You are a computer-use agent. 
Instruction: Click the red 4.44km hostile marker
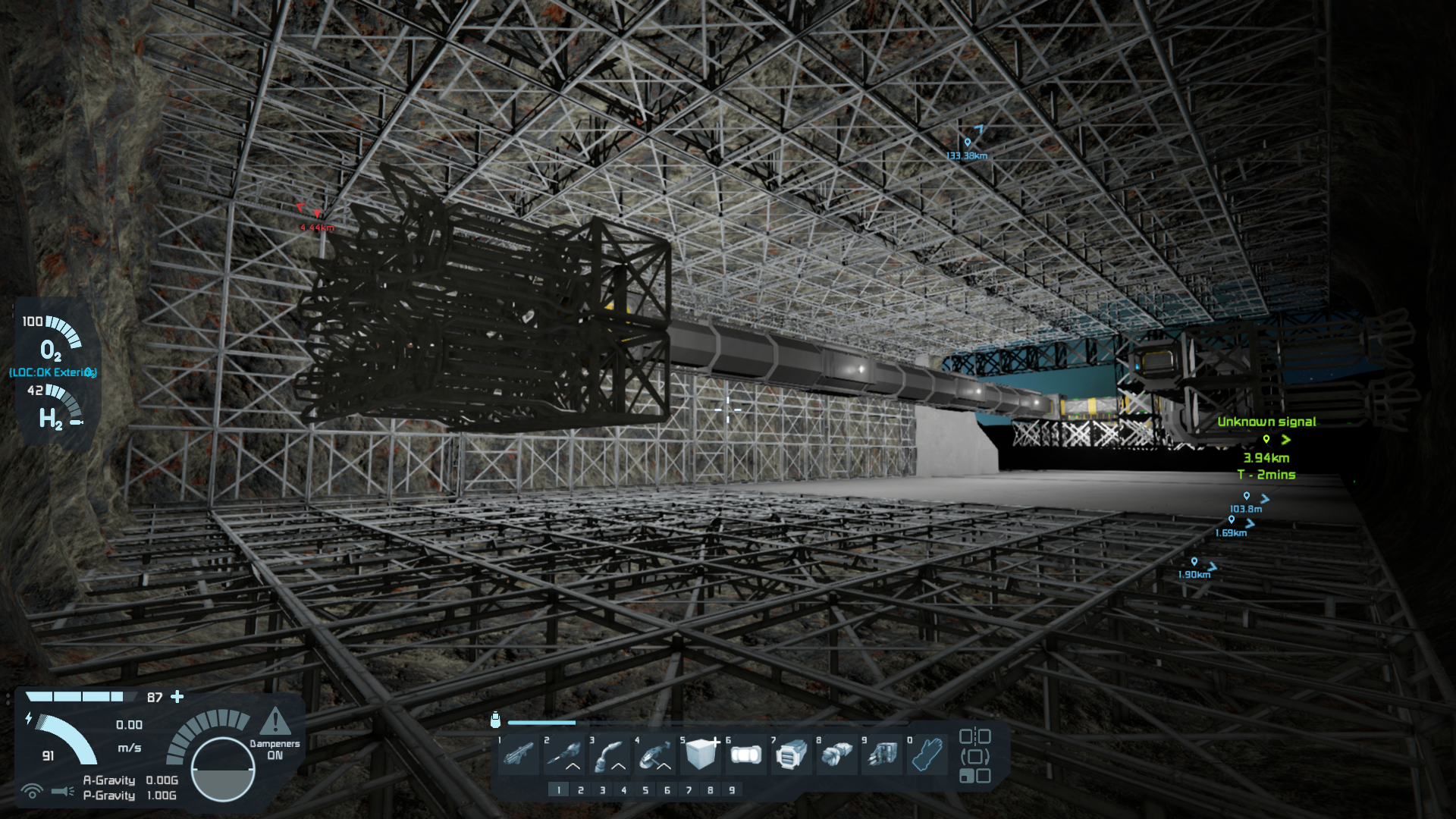[x=317, y=215]
